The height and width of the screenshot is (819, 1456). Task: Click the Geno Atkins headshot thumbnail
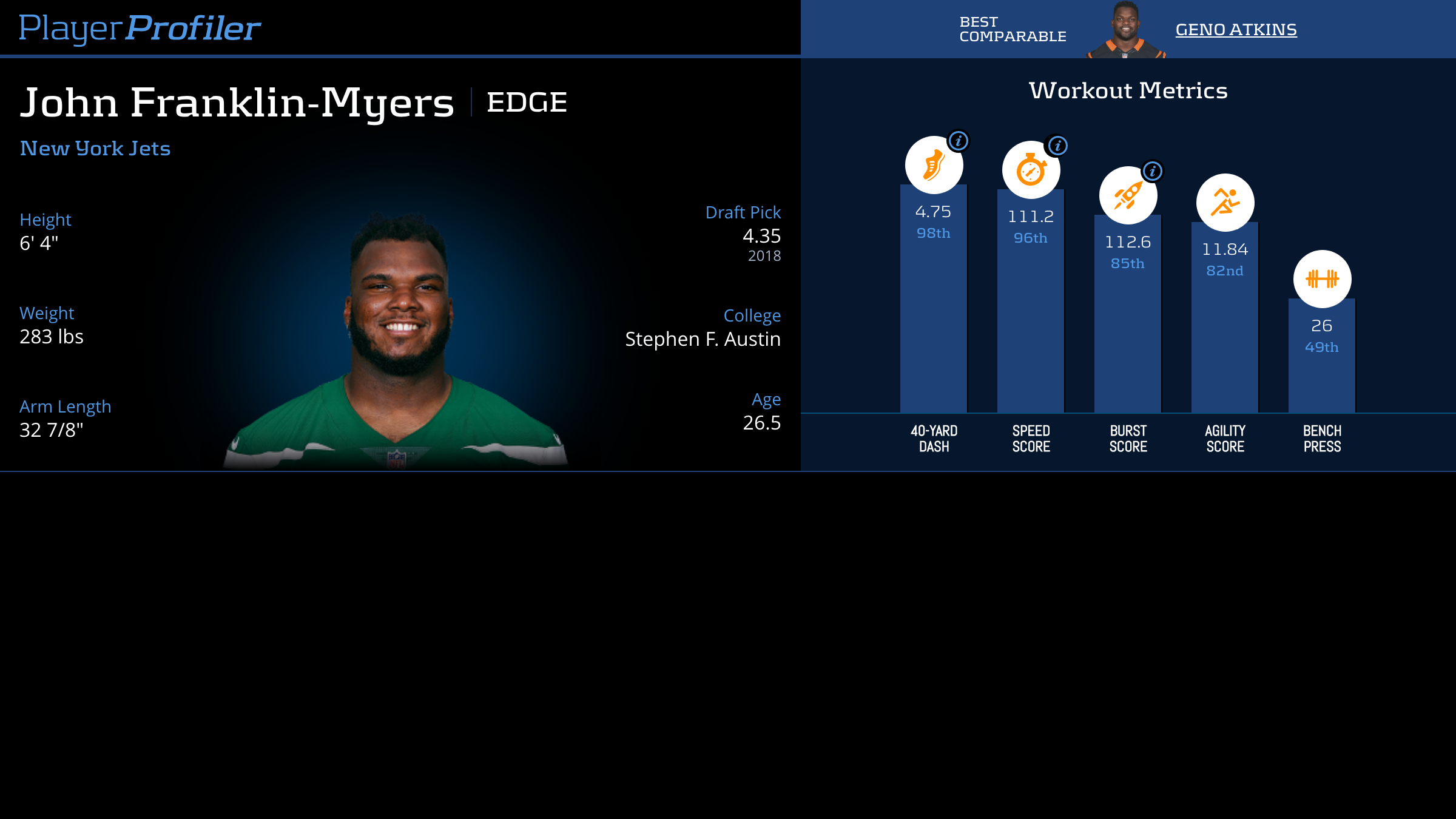tap(1125, 30)
